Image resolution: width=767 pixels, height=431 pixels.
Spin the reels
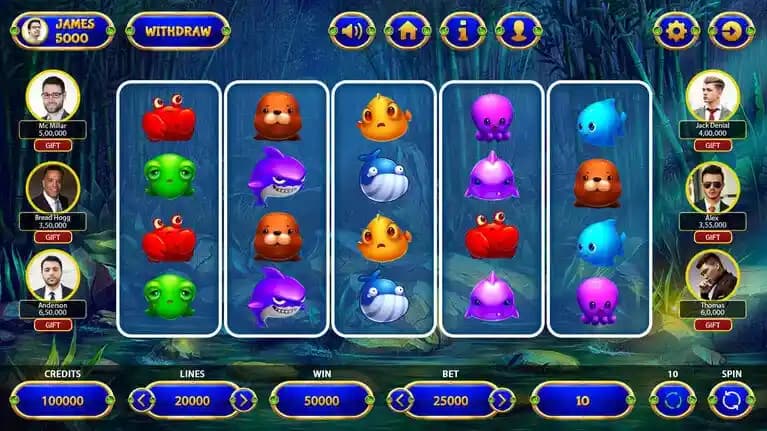click(x=730, y=401)
